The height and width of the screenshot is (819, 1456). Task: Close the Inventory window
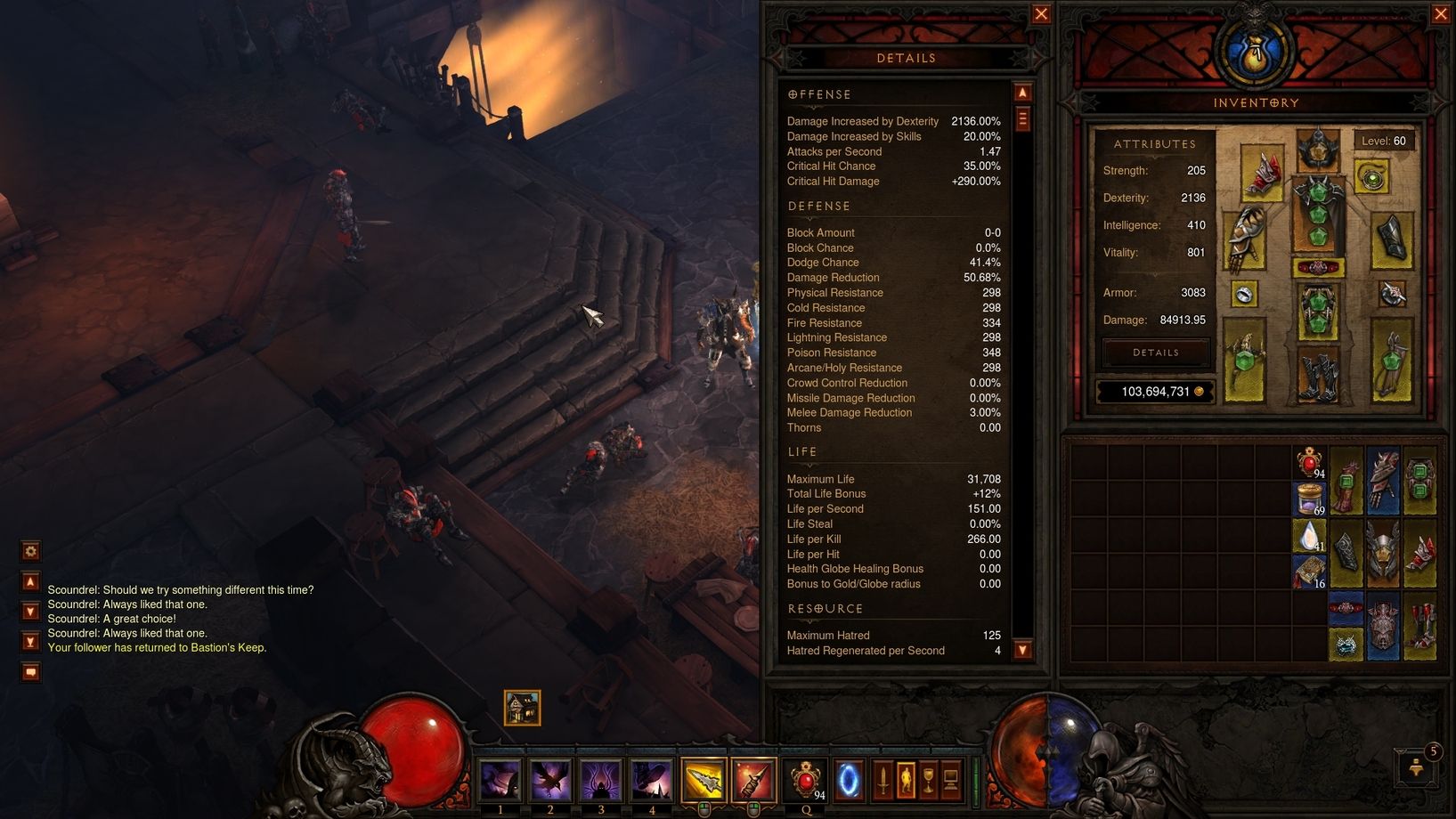click(1441, 14)
